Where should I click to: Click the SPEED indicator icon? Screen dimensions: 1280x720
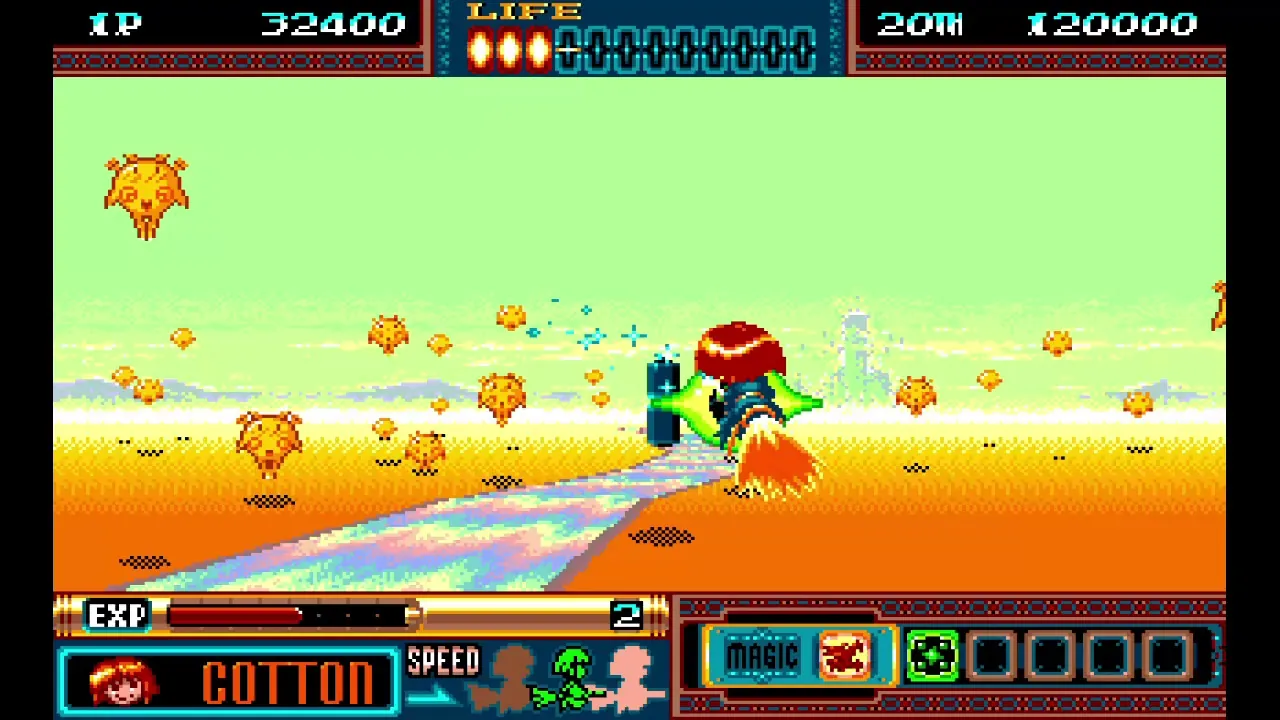443,660
